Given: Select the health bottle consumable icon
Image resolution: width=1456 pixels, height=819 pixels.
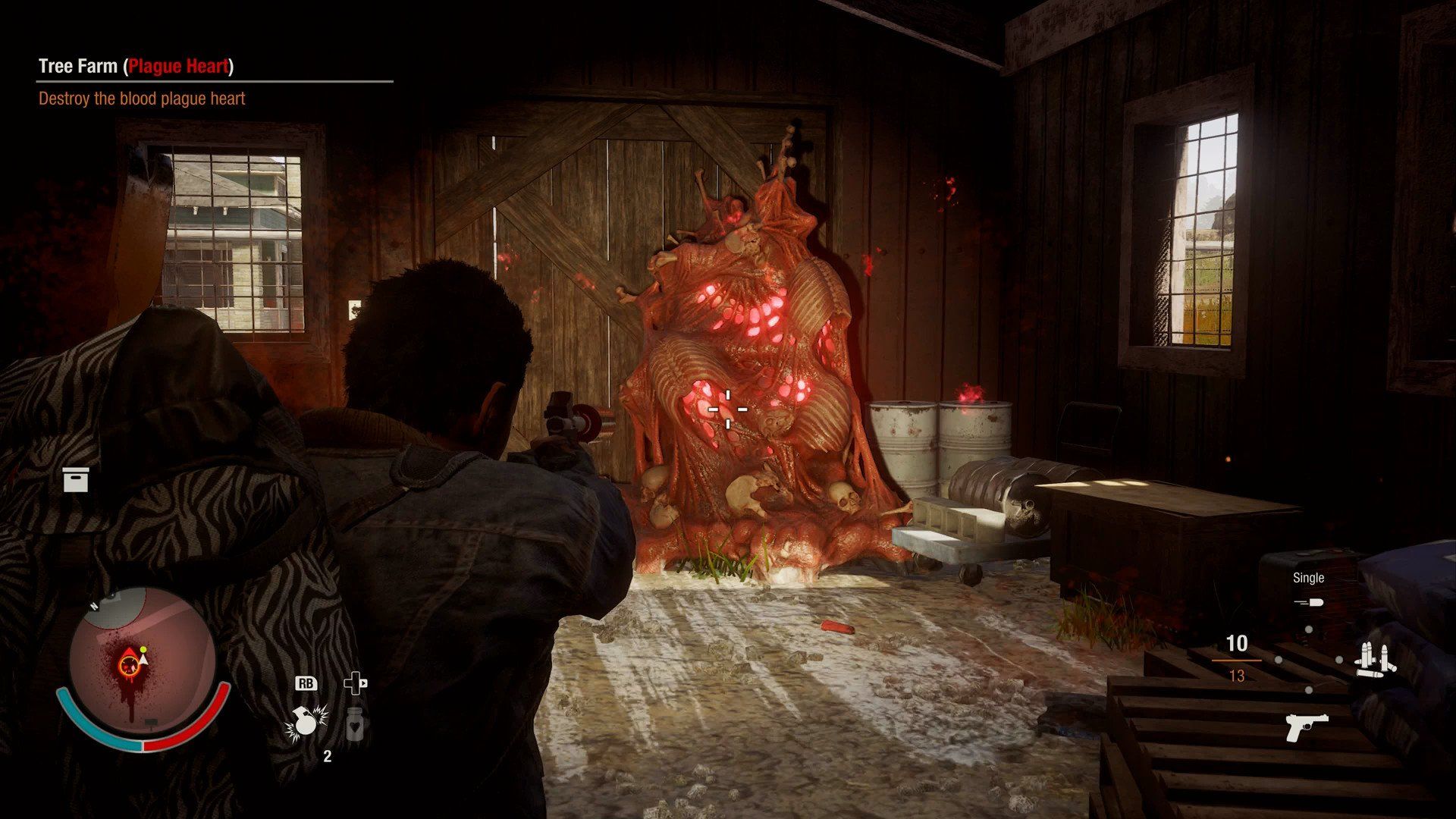Looking at the screenshot, I should (x=355, y=724).
